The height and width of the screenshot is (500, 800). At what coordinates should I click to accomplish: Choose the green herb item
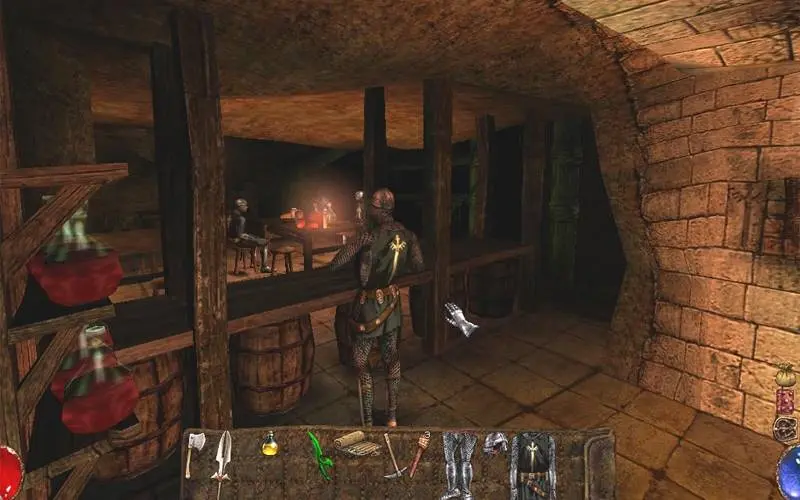click(319, 453)
